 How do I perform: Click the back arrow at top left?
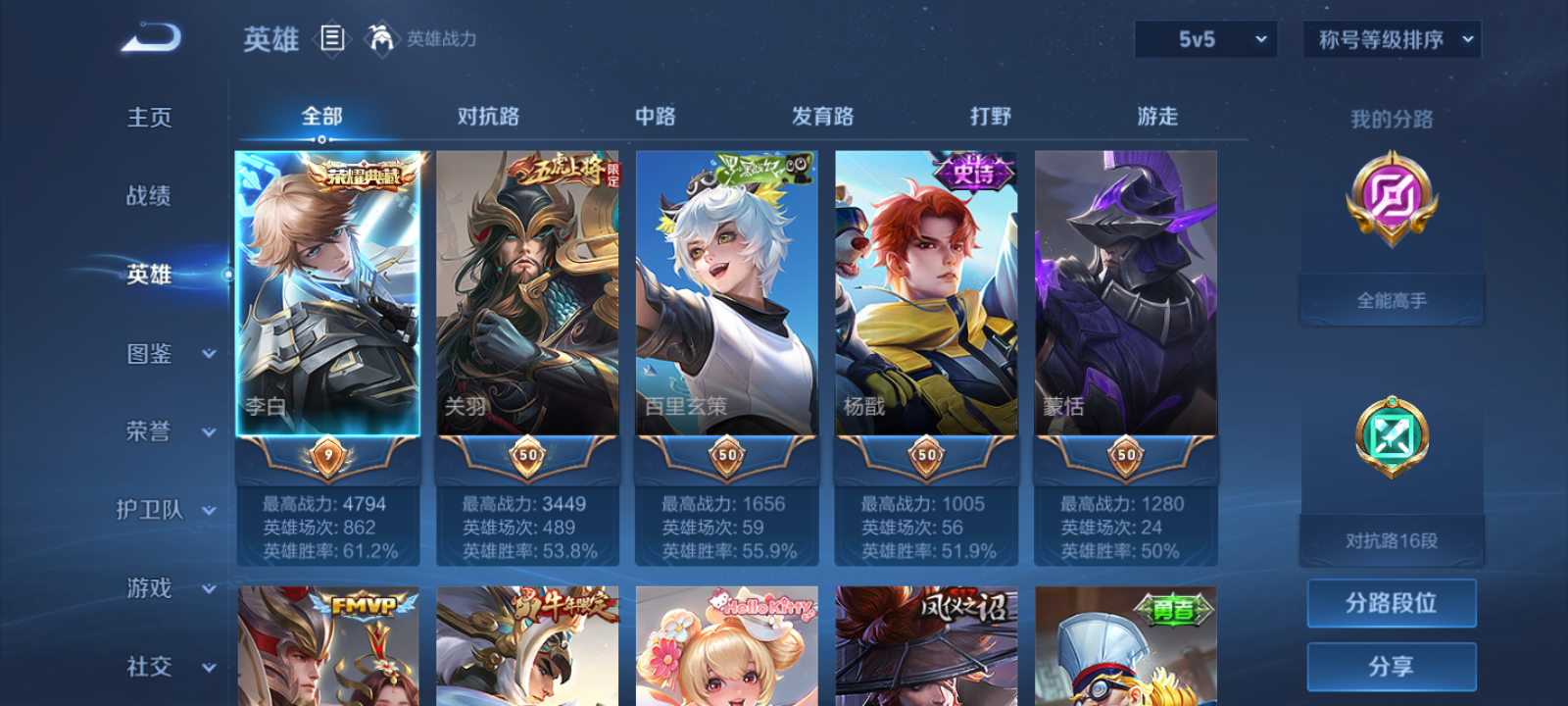(x=152, y=37)
